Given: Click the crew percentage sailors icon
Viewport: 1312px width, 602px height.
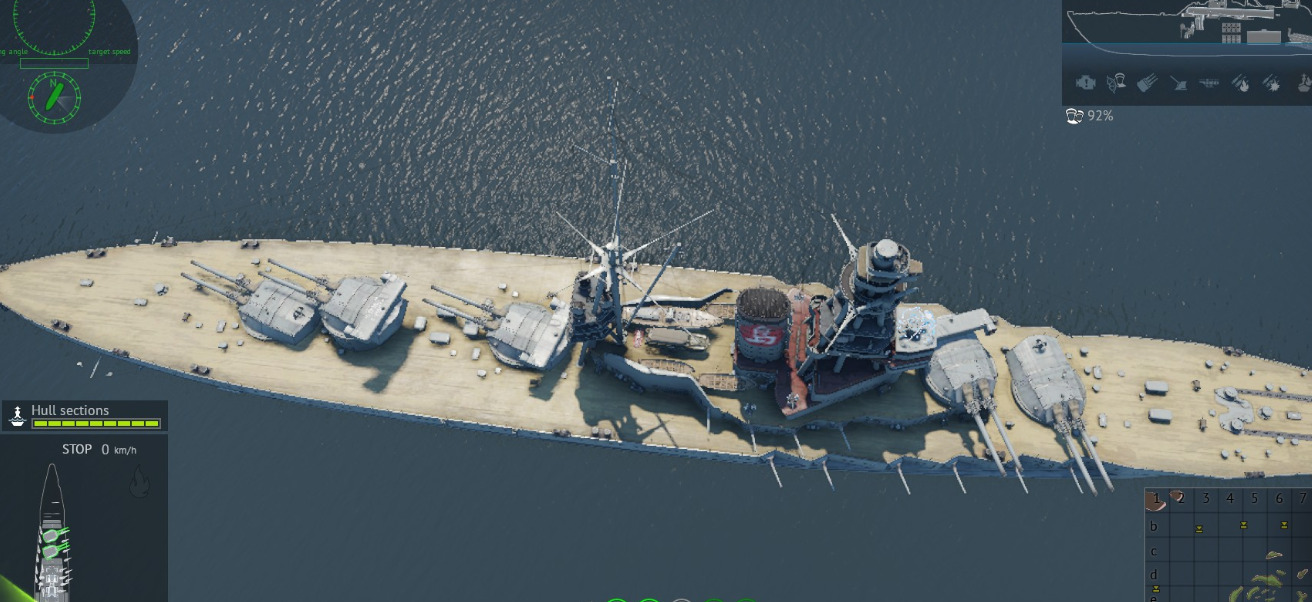Looking at the screenshot, I should (1075, 116).
